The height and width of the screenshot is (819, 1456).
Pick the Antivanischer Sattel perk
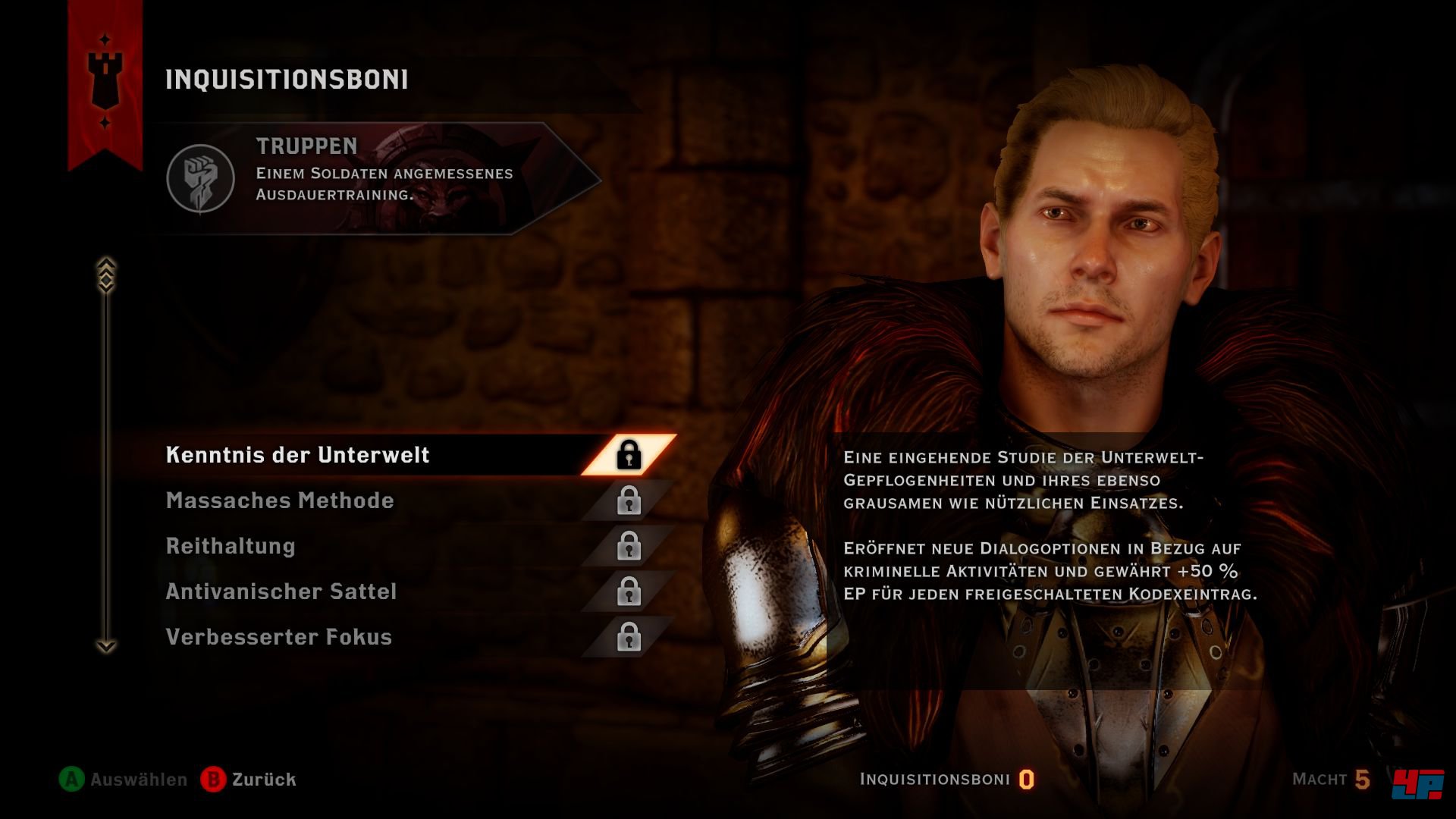click(281, 591)
